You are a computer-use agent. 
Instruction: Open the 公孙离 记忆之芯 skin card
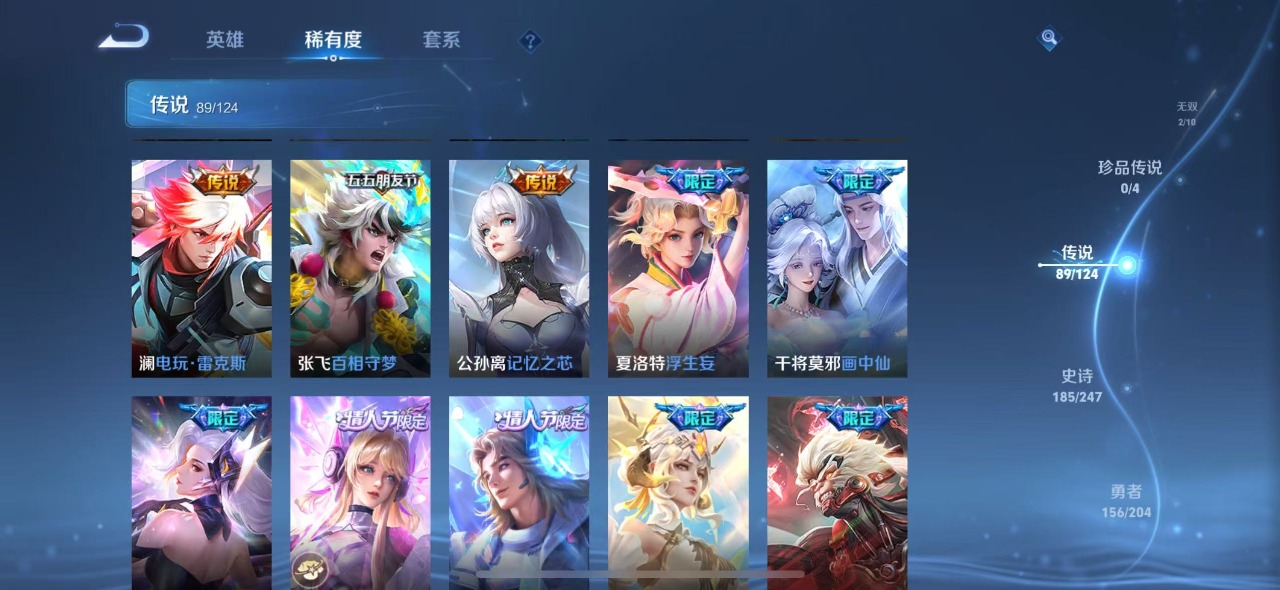[519, 268]
